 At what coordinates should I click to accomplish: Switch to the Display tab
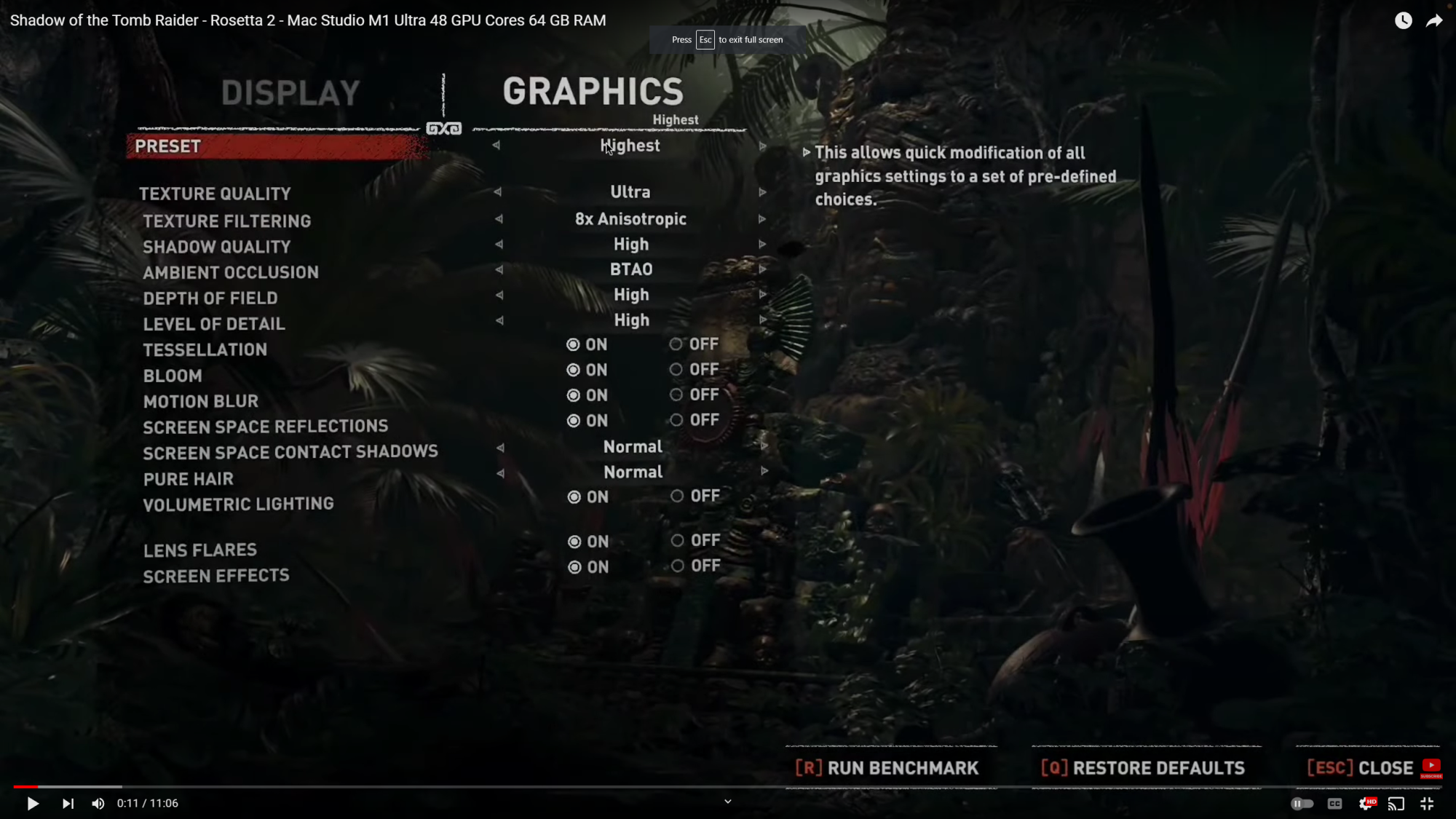tap(290, 93)
